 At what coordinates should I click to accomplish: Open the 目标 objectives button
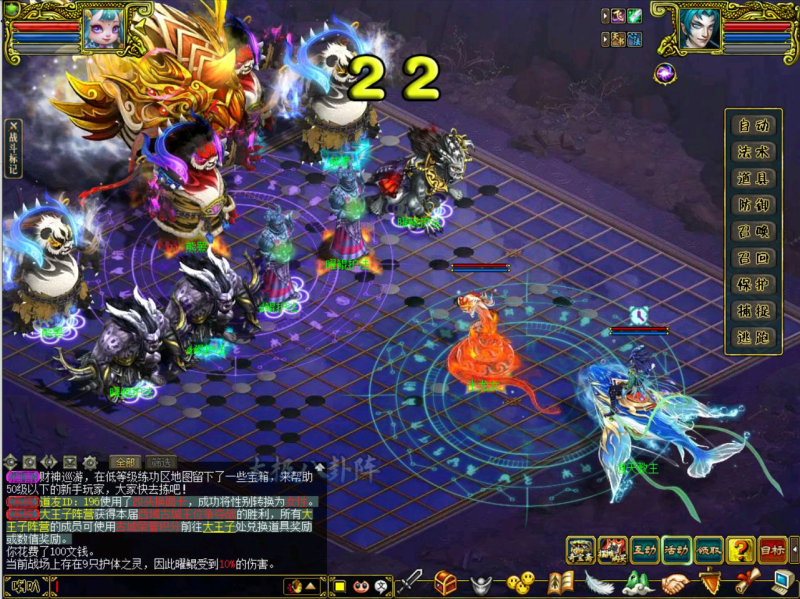tap(773, 551)
